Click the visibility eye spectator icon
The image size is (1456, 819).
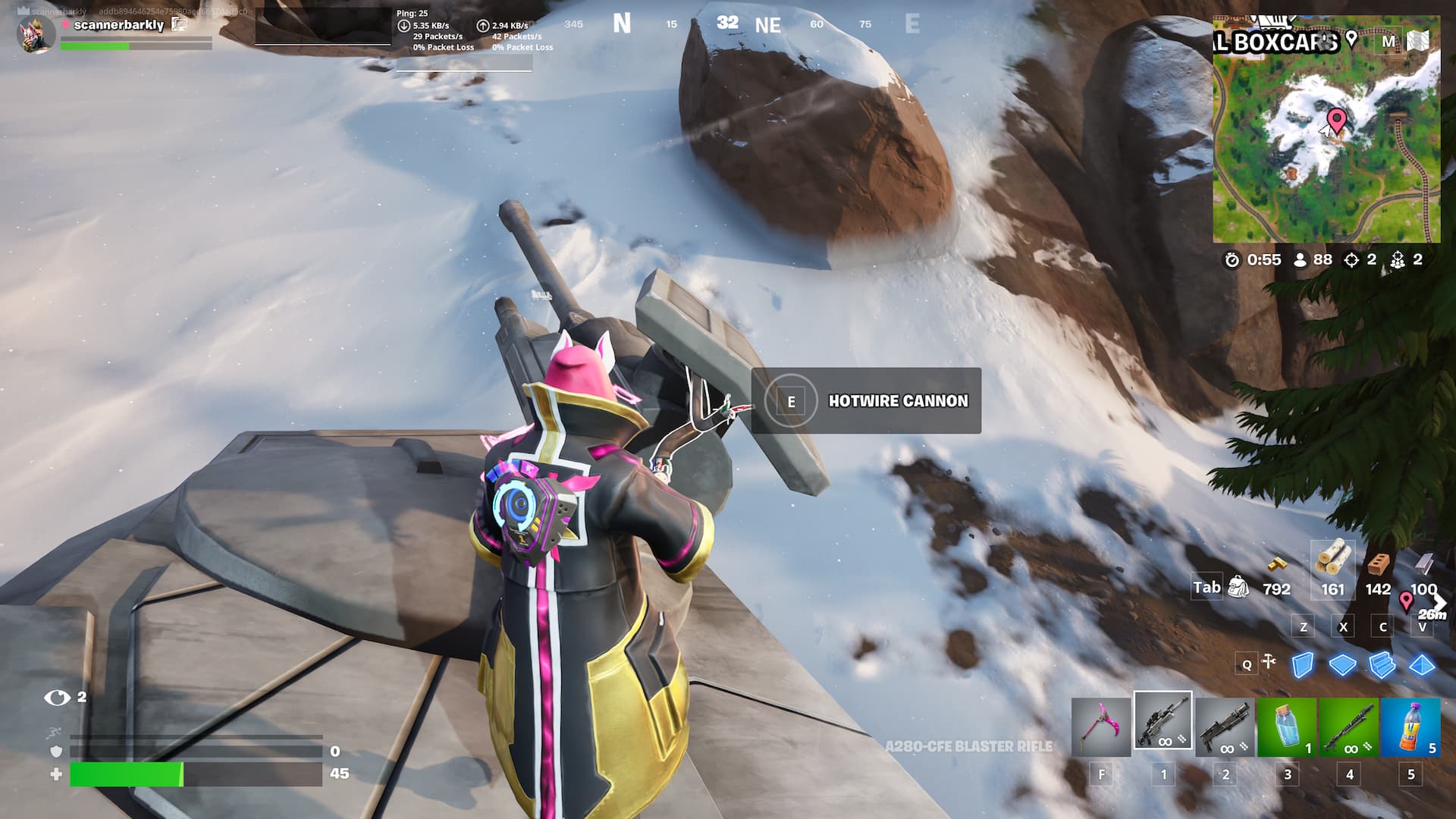pos(57,697)
